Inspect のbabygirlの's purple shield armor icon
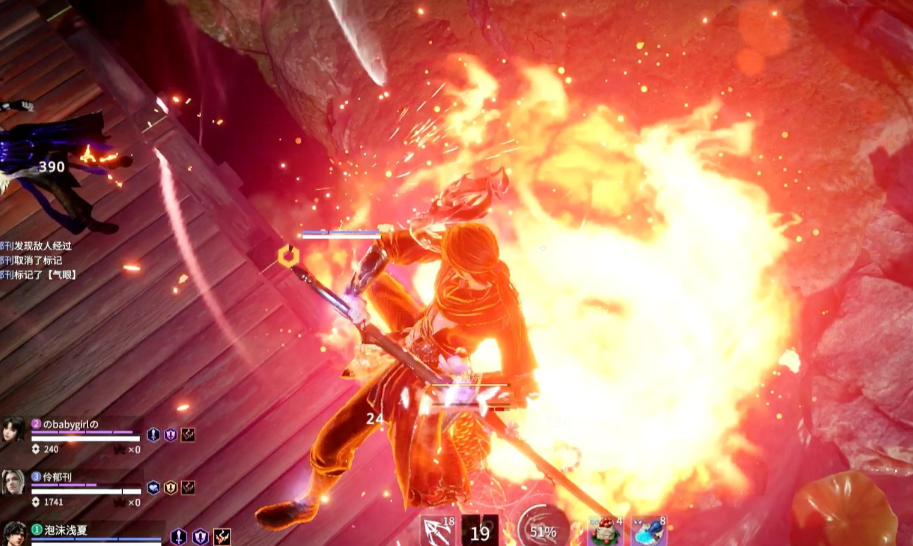The image size is (913, 546). [170, 435]
